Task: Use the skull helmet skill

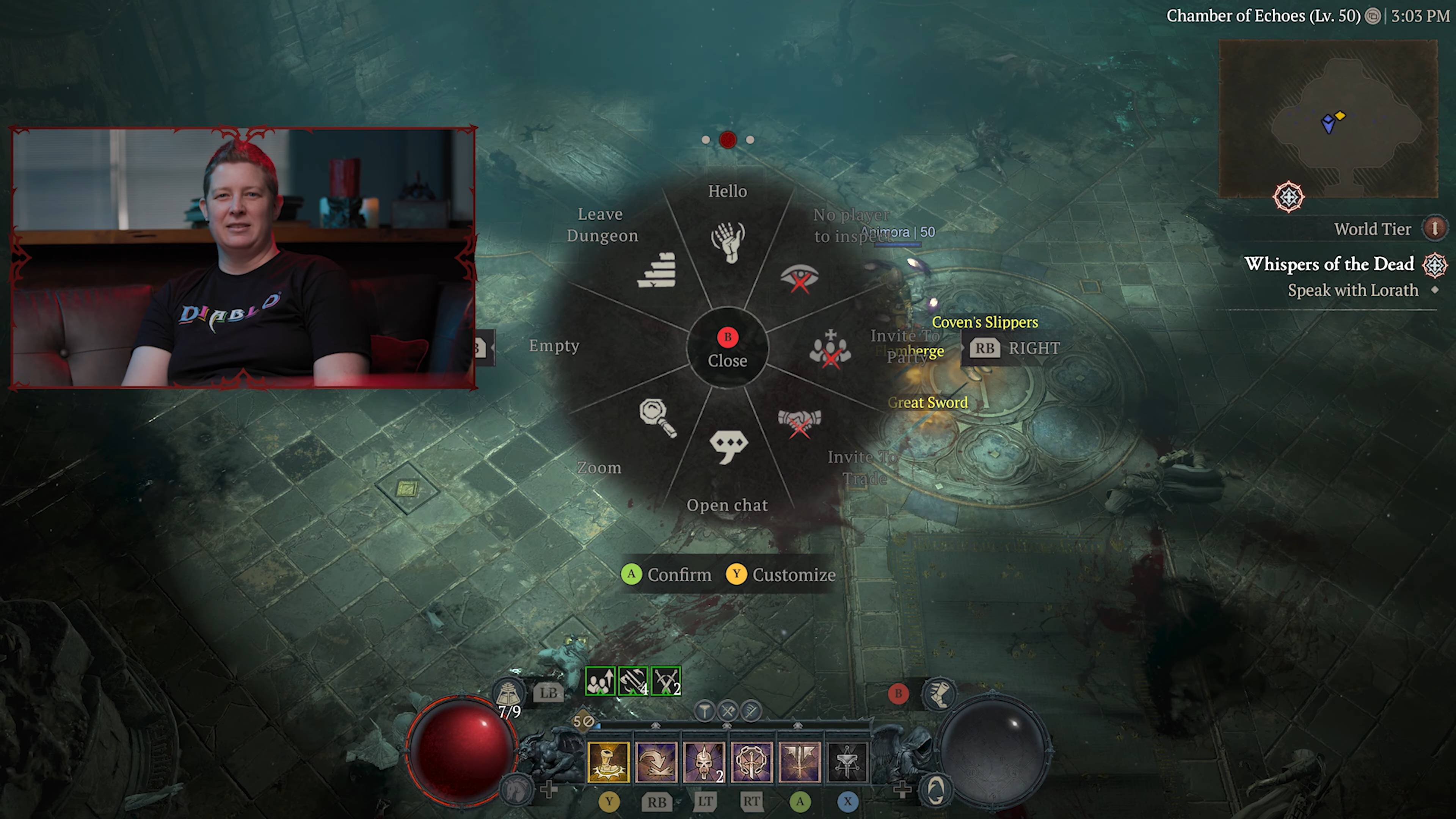Action: pyautogui.click(x=704, y=762)
